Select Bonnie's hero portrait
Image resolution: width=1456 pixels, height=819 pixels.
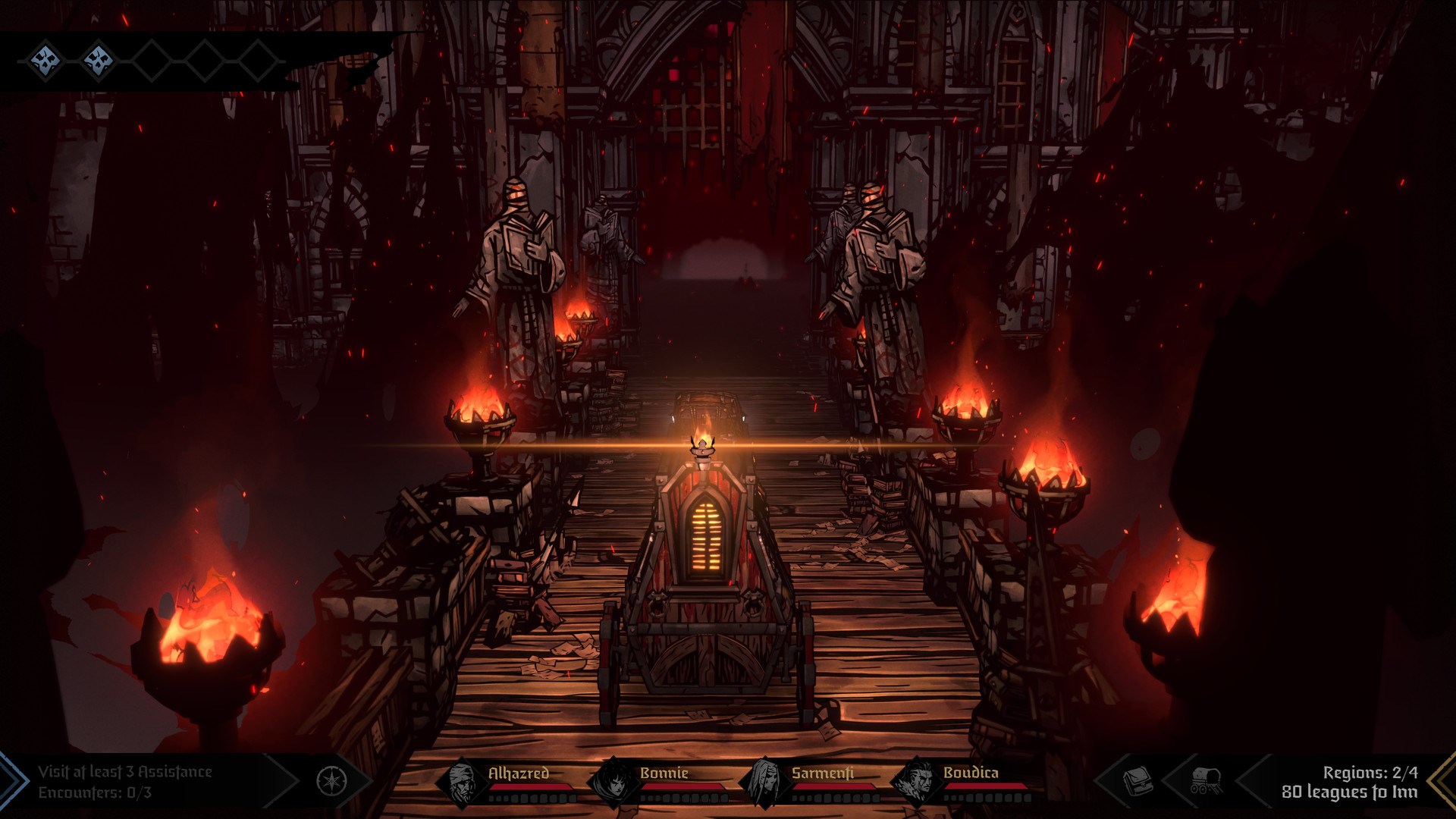[x=613, y=782]
